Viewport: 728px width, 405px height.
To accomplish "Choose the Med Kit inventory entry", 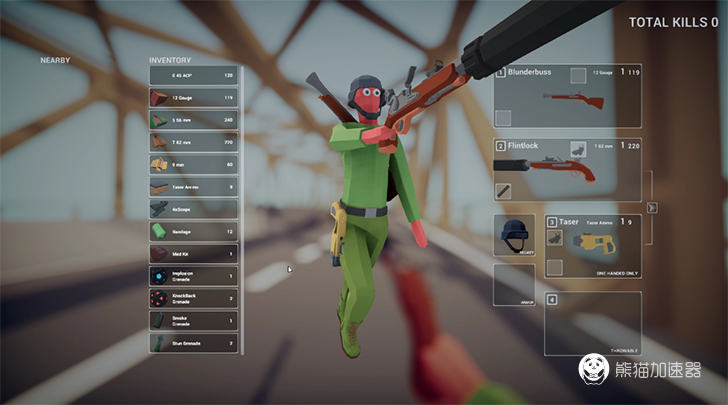I will (193, 253).
